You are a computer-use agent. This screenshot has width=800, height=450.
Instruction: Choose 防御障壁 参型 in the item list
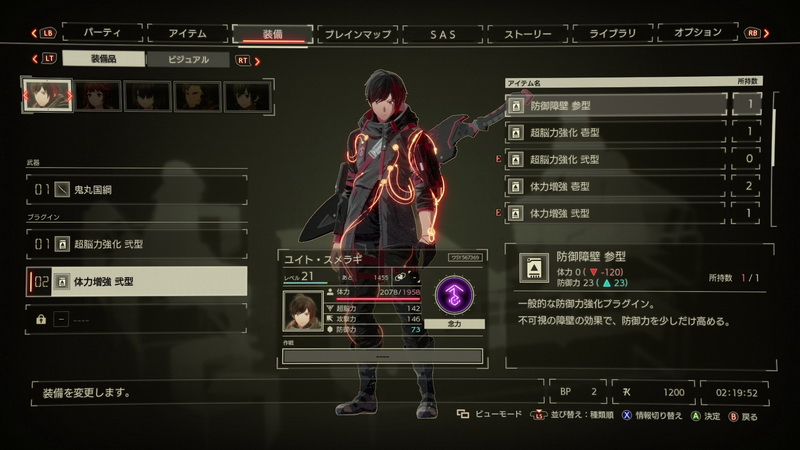pyautogui.click(x=617, y=104)
